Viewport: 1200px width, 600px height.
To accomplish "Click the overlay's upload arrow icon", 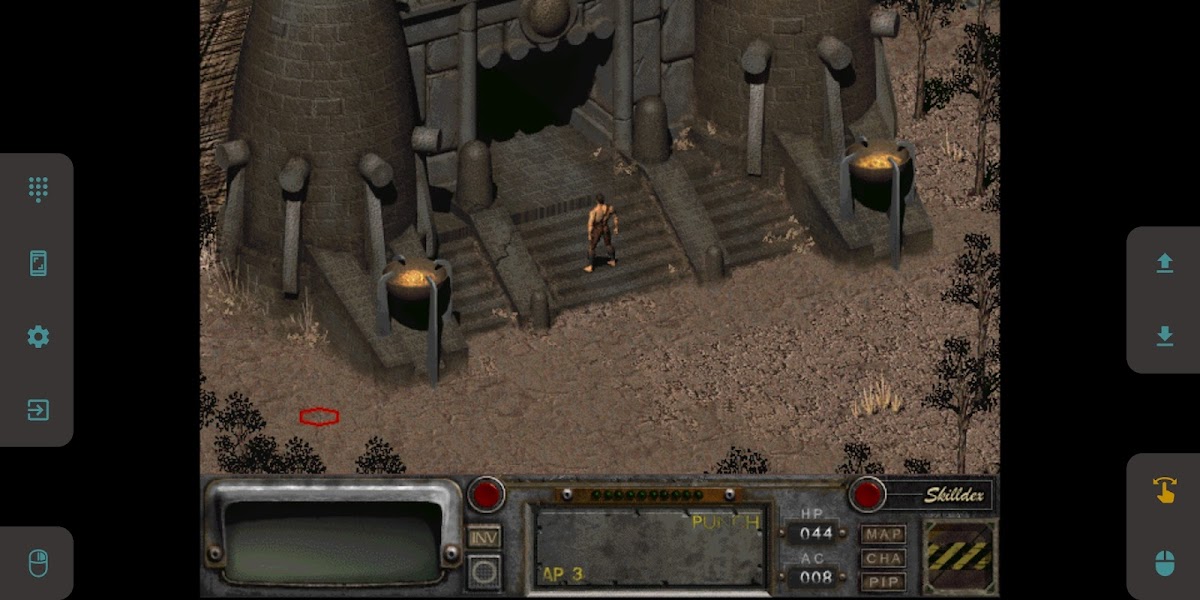I will tap(1164, 263).
